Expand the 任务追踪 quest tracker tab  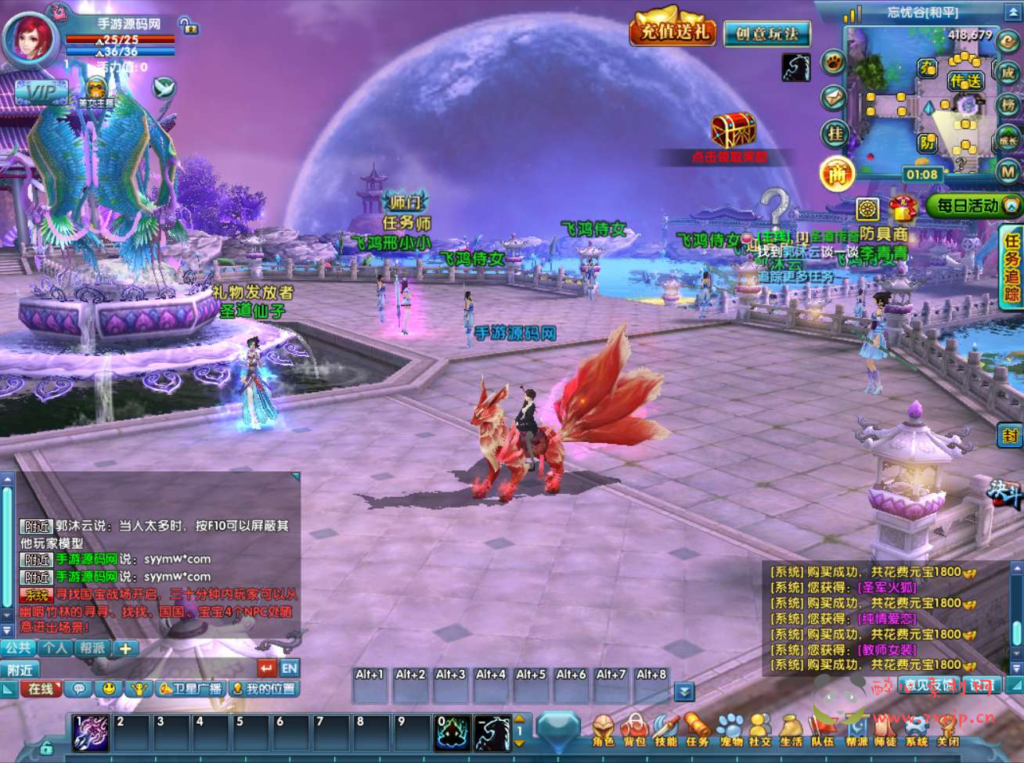click(1011, 266)
